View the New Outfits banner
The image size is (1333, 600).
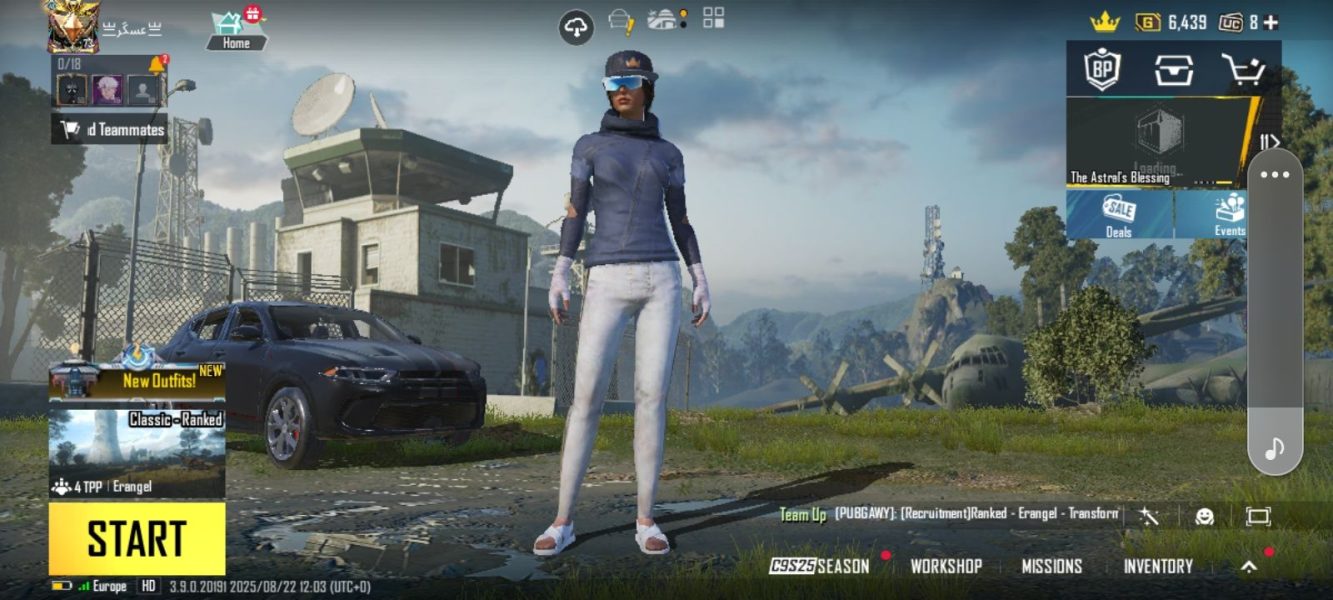[137, 380]
